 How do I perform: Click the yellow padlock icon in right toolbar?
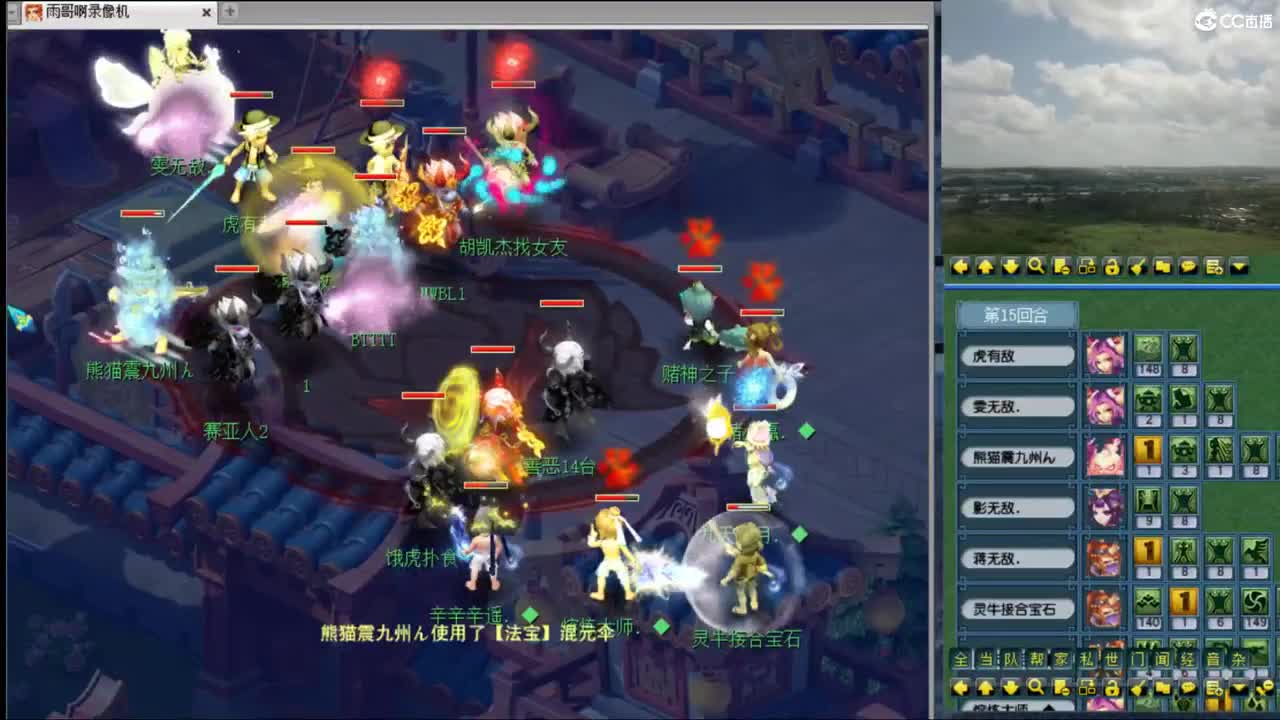(1113, 267)
